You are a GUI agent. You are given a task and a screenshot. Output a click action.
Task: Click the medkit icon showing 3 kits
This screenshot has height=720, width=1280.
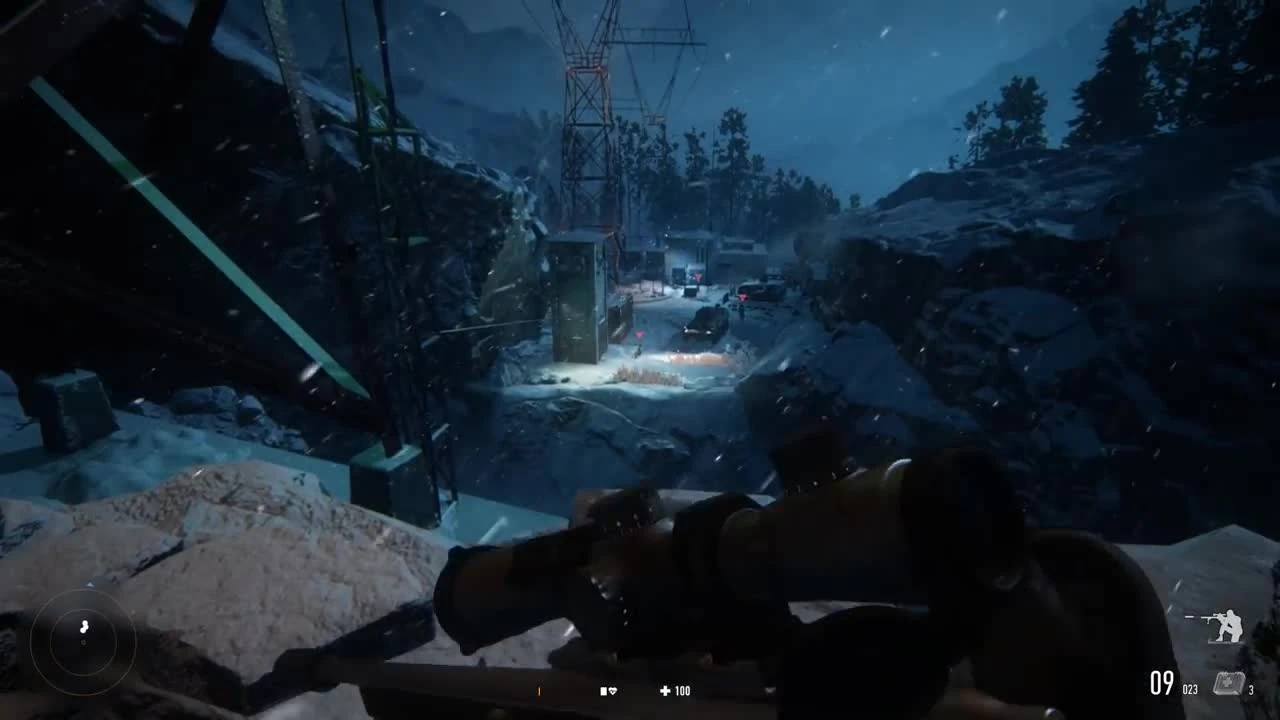[1228, 682]
